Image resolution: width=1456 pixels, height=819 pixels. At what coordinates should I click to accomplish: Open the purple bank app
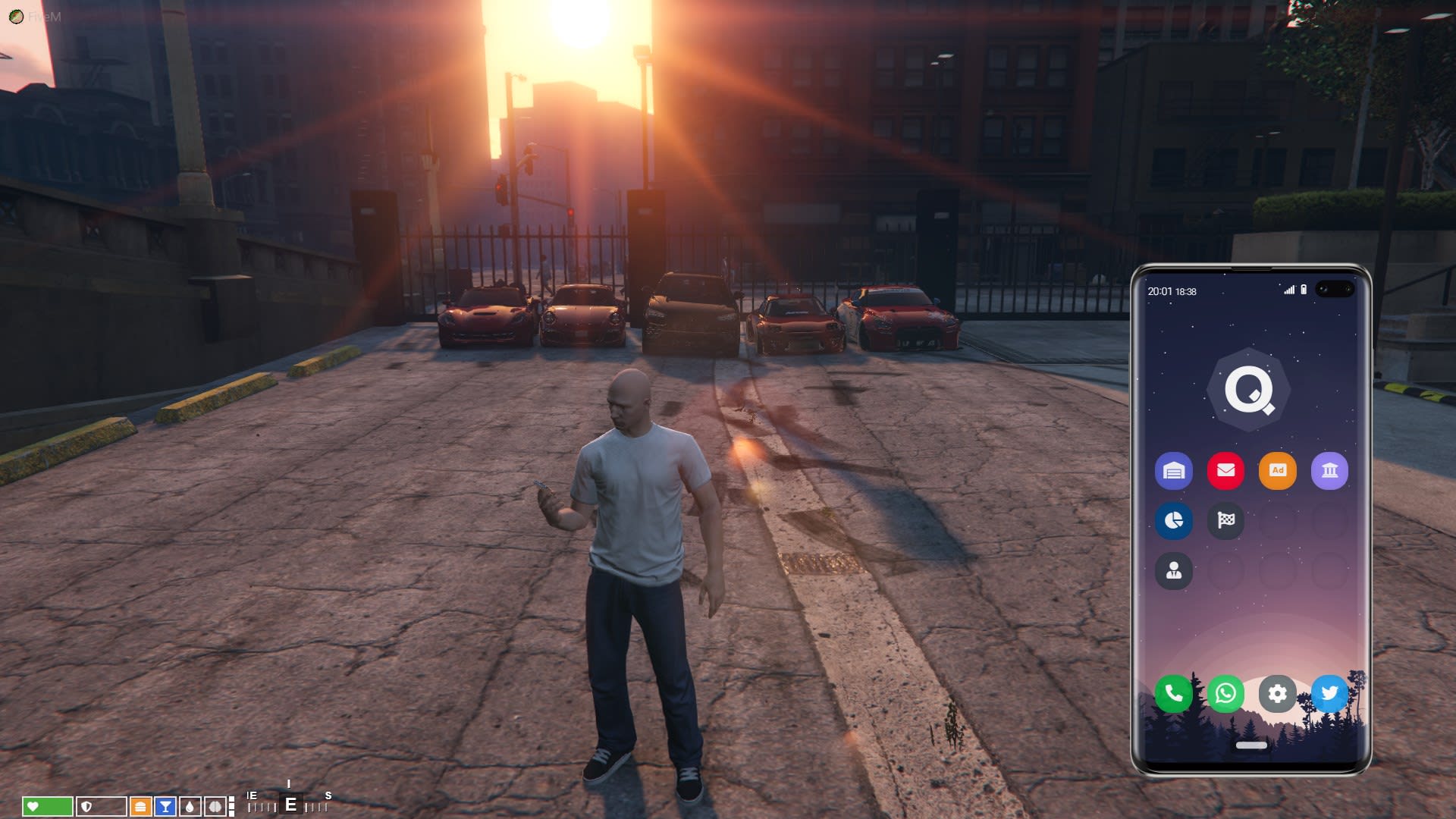pyautogui.click(x=1329, y=471)
